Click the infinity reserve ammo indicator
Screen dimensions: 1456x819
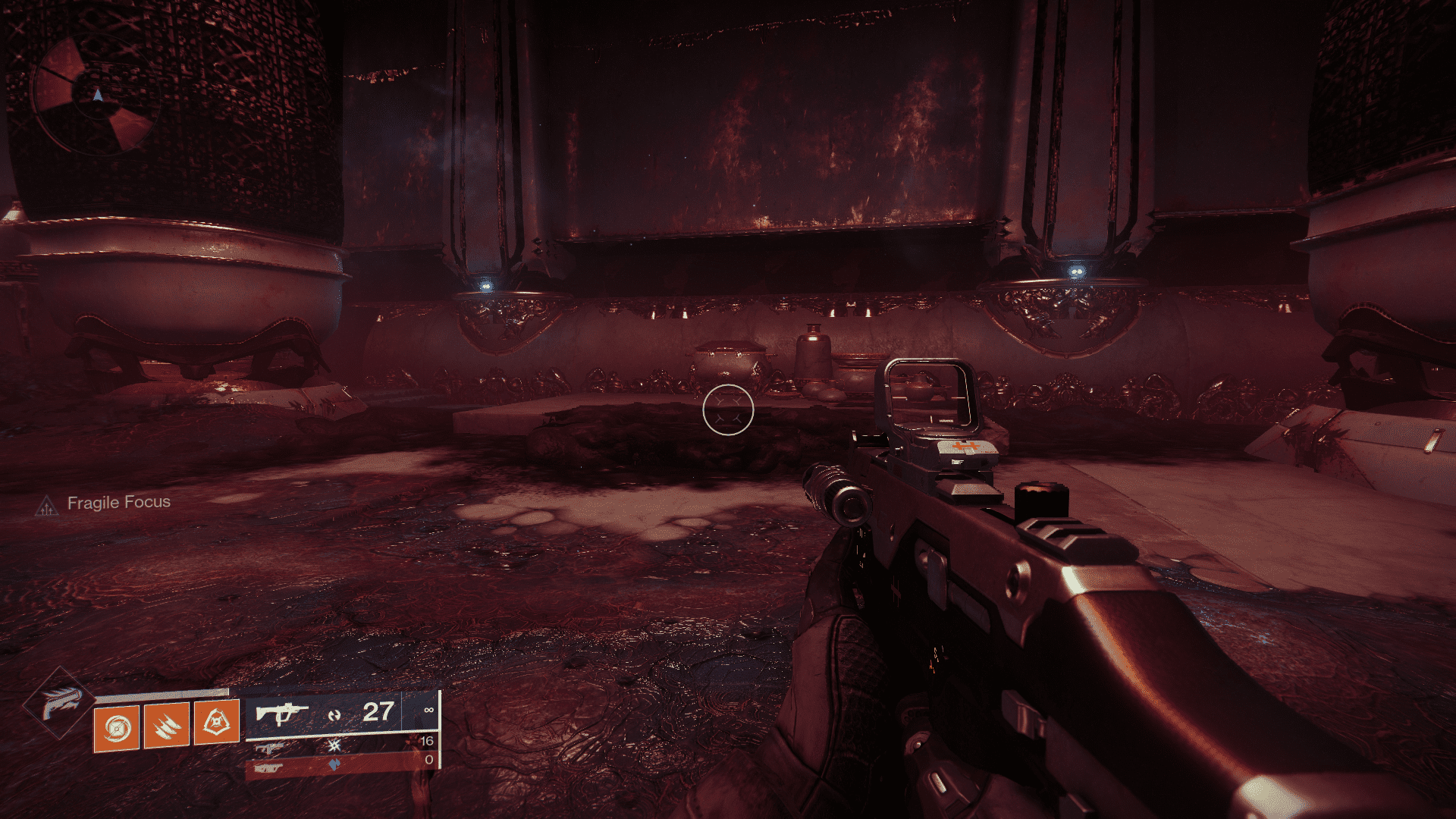(430, 709)
